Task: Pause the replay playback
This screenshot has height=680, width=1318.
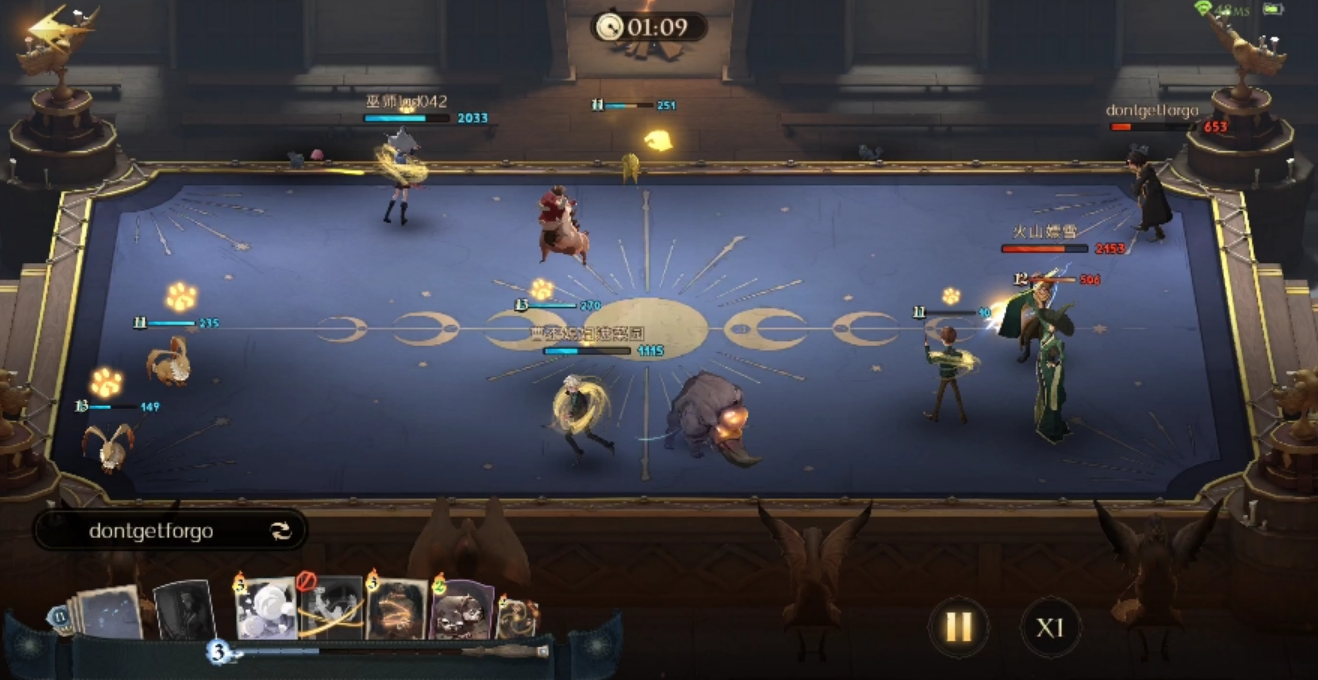Action: click(958, 627)
